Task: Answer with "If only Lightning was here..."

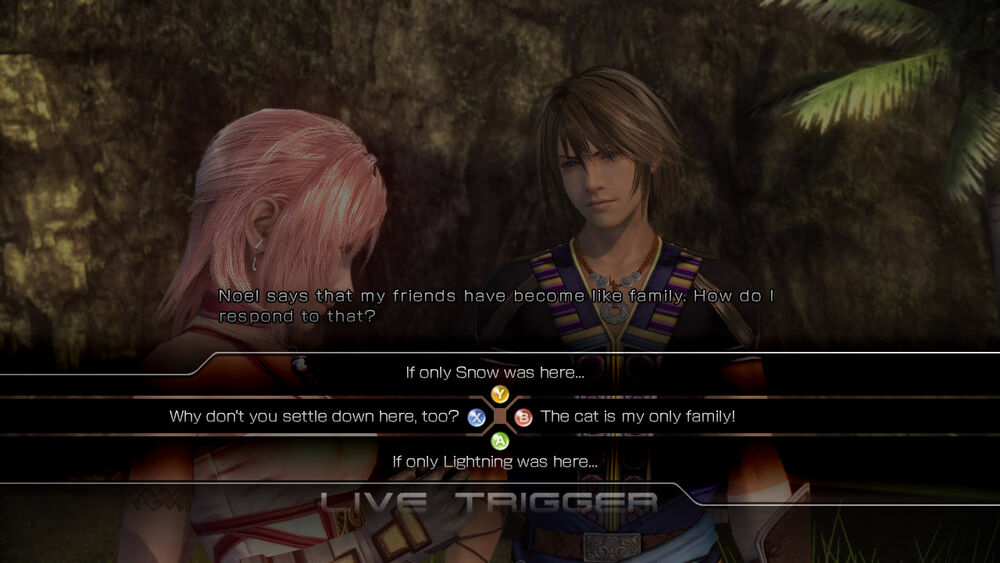Action: (x=494, y=461)
